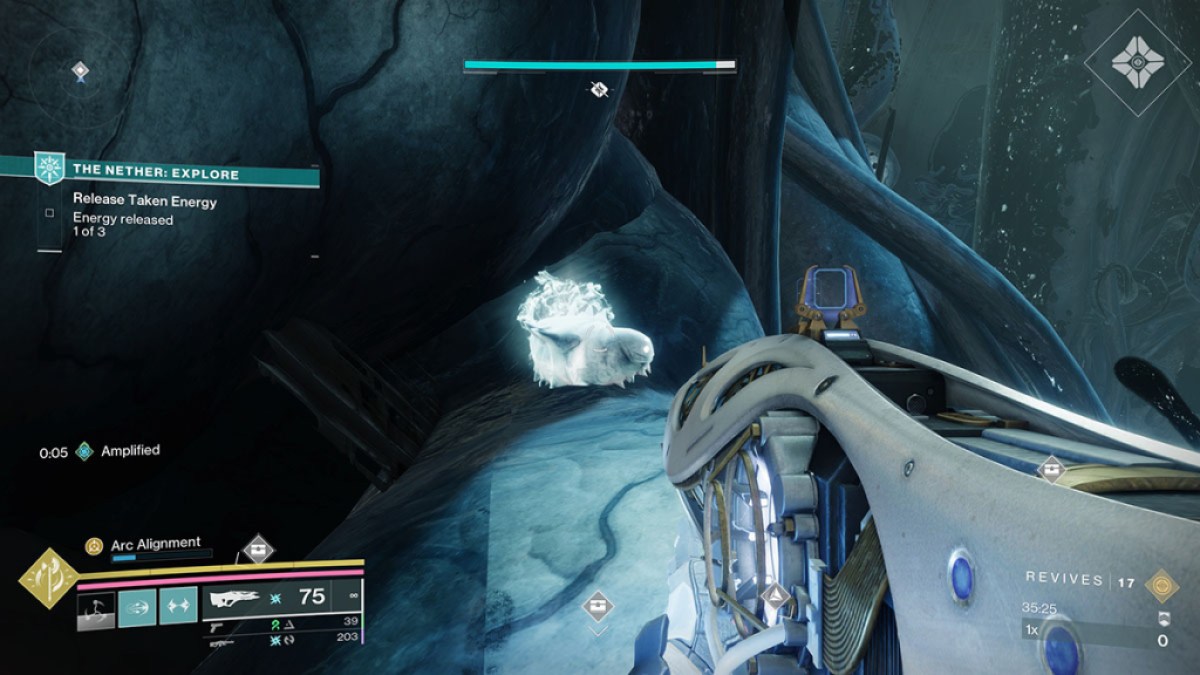Trigger the class ability with twin diamonds

coord(178,607)
